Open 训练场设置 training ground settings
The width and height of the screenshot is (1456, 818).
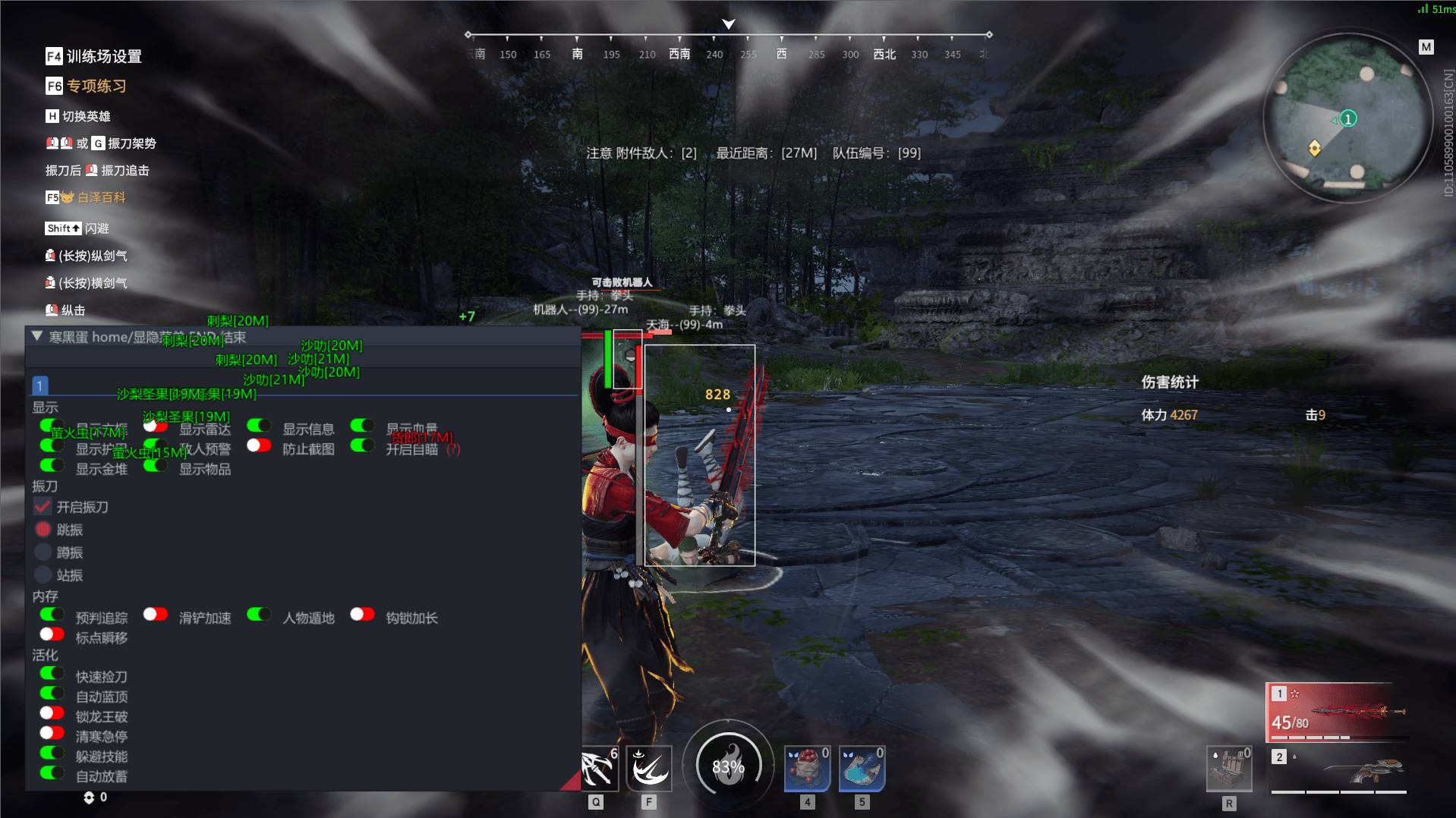pyautogui.click(x=94, y=56)
